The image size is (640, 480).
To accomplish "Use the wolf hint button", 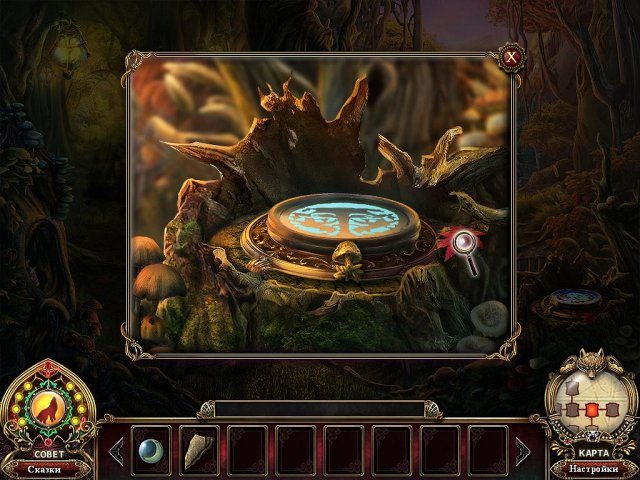I will coord(47,408).
